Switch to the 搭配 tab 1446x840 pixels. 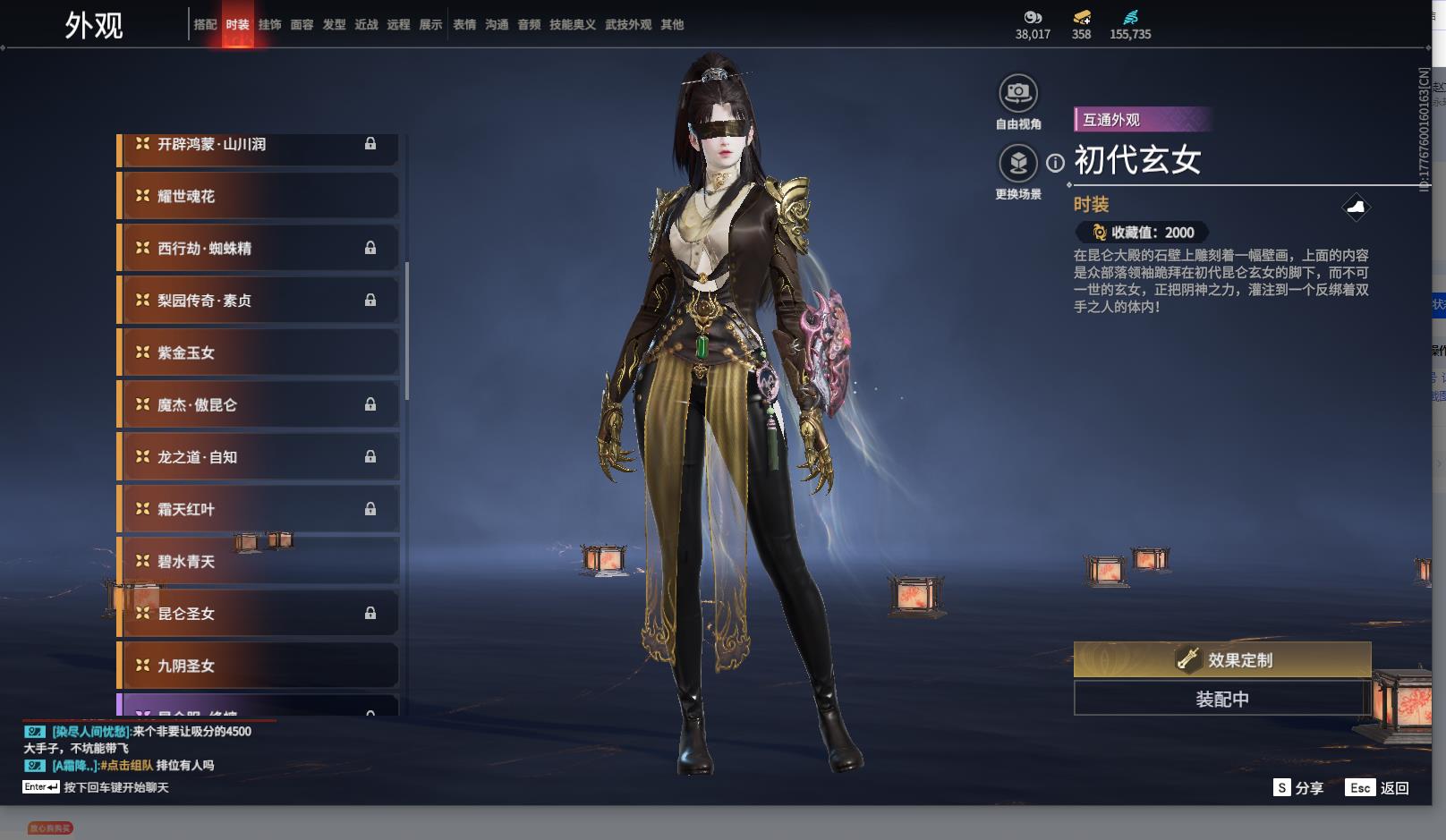(205, 24)
